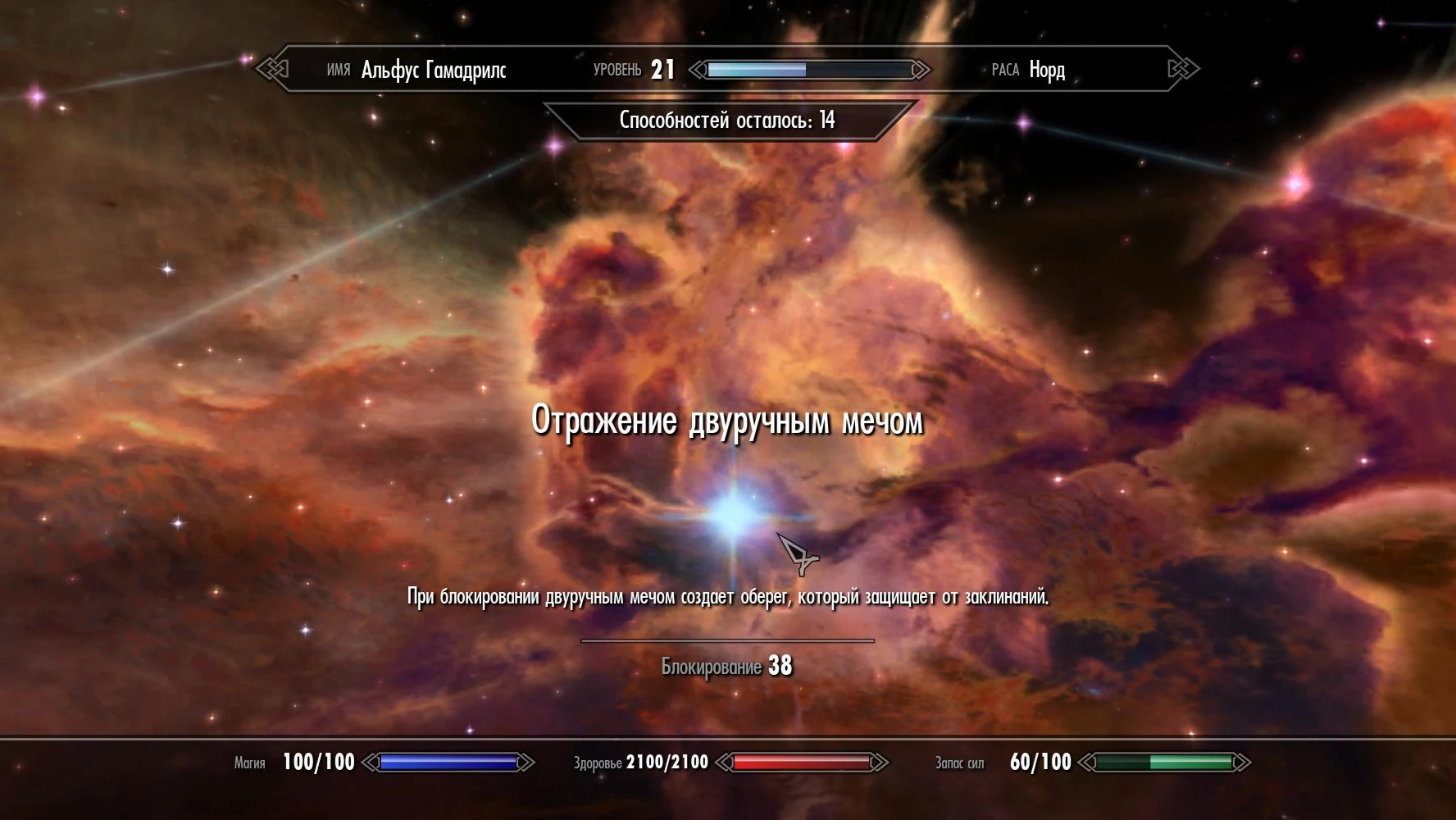Click the УРОВЕНЬ 21 label
The image size is (1456, 820).
(x=633, y=70)
